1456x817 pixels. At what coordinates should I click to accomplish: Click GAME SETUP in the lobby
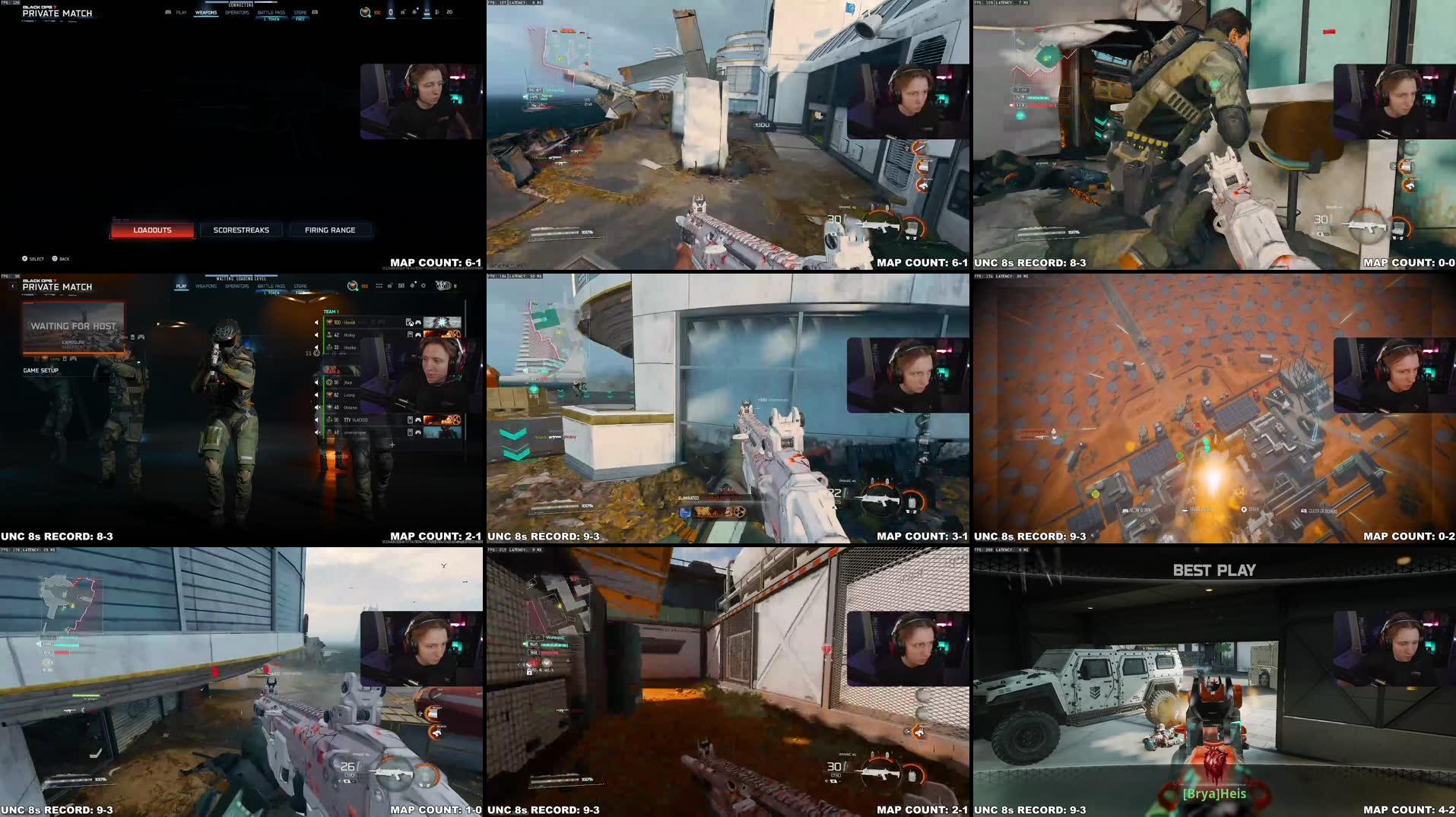pos(41,370)
